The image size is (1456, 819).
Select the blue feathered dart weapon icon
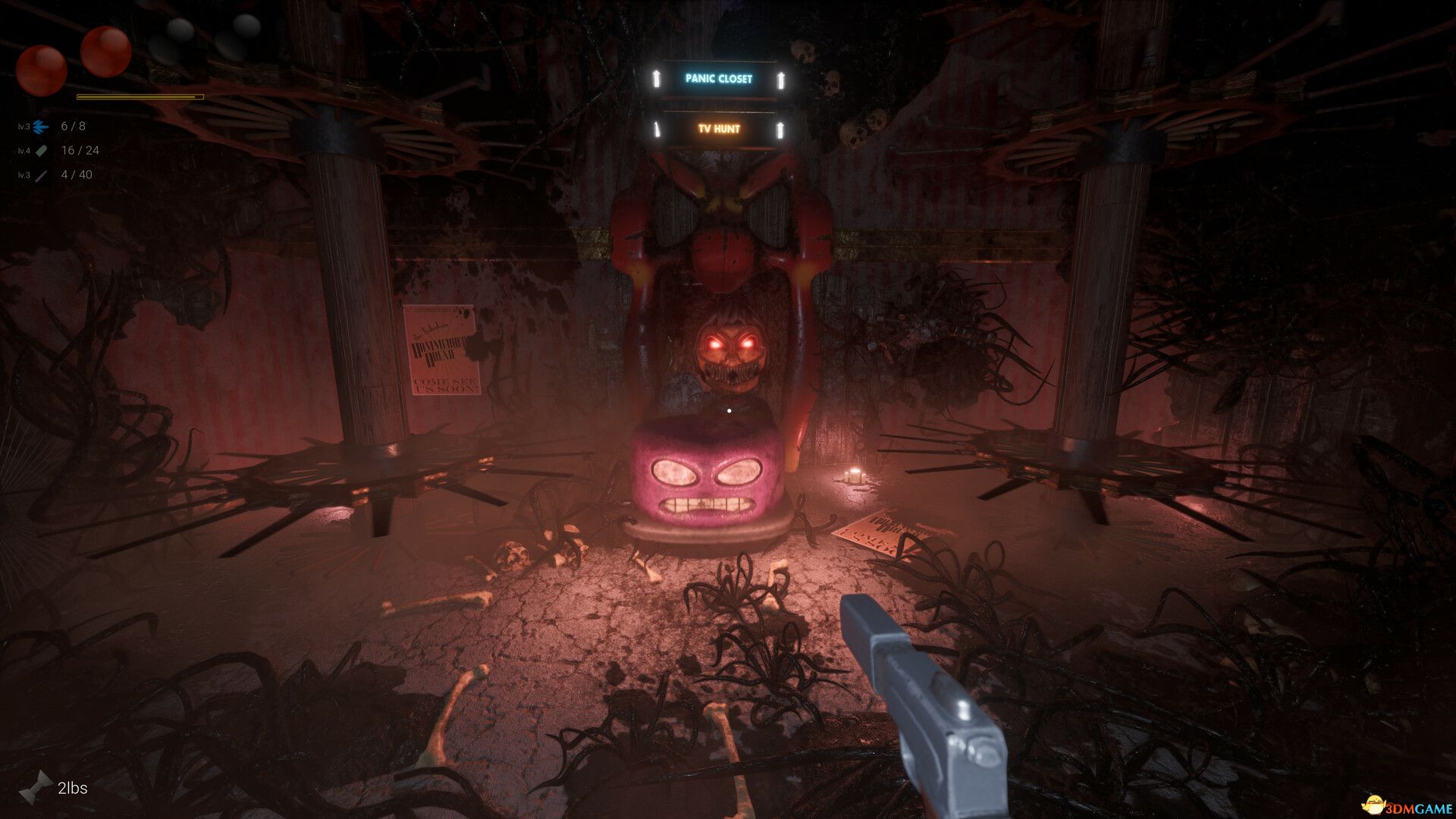tap(42, 127)
